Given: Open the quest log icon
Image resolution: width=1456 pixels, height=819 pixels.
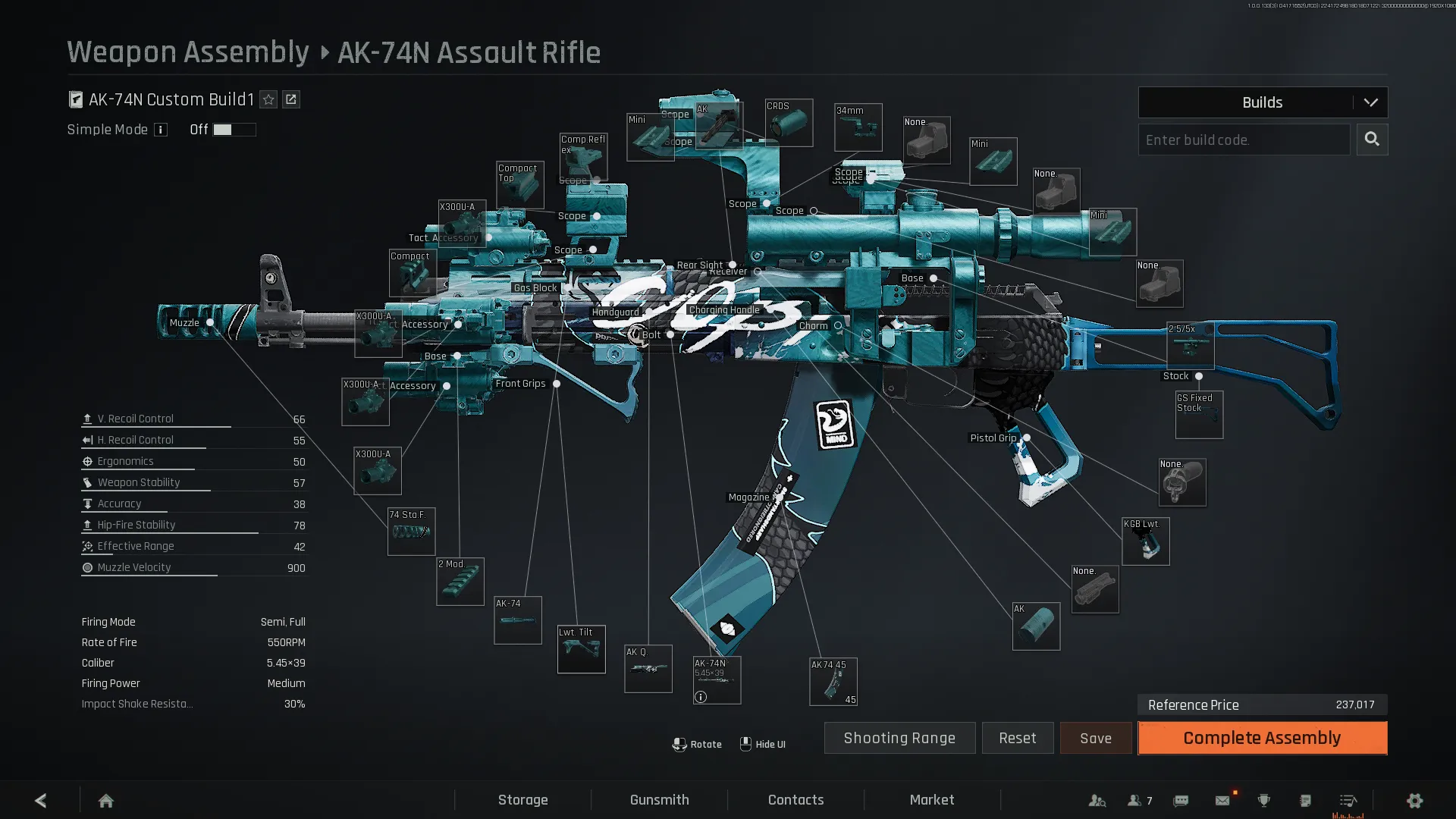Looking at the screenshot, I should coord(1305,800).
